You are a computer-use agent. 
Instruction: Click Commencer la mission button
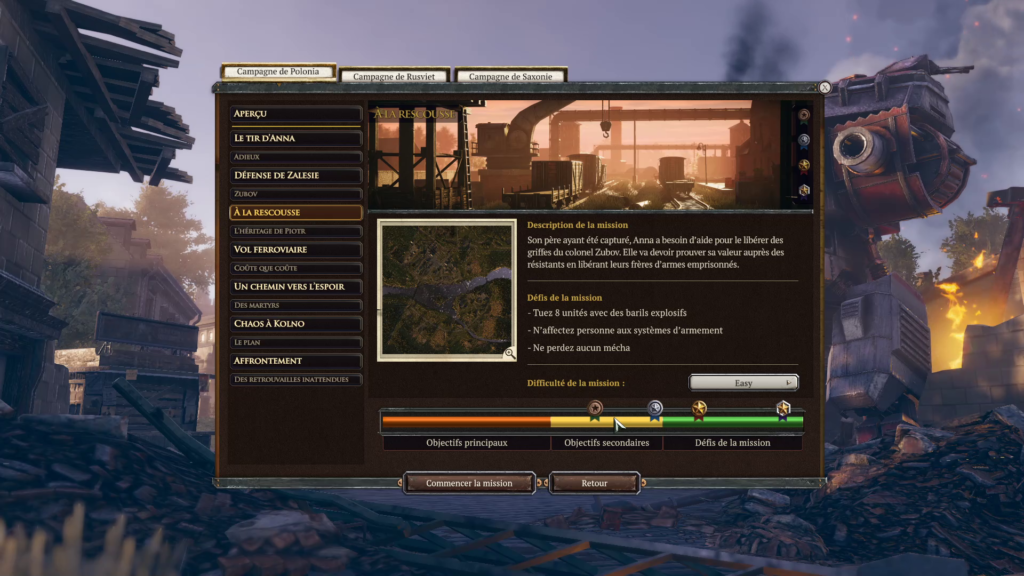click(469, 483)
